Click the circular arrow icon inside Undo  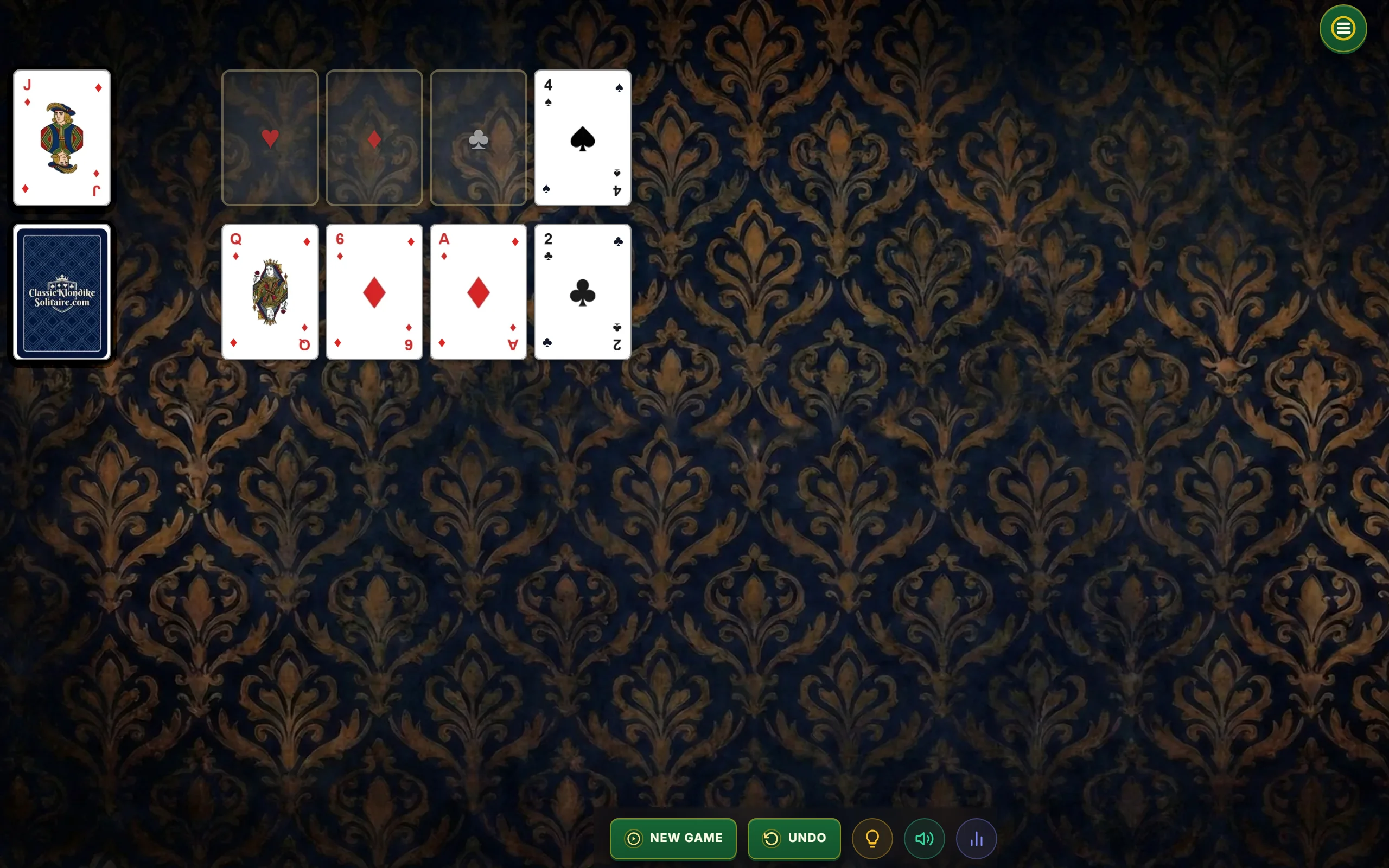(x=773, y=838)
